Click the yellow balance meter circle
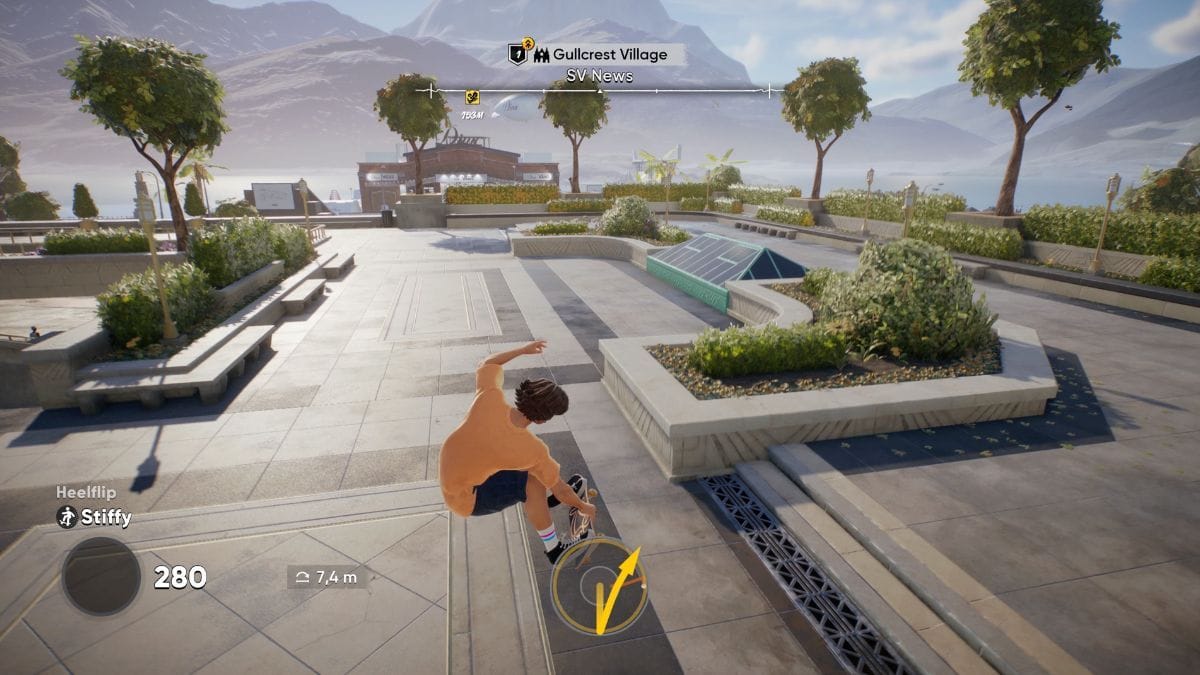1200x675 pixels. click(x=599, y=586)
